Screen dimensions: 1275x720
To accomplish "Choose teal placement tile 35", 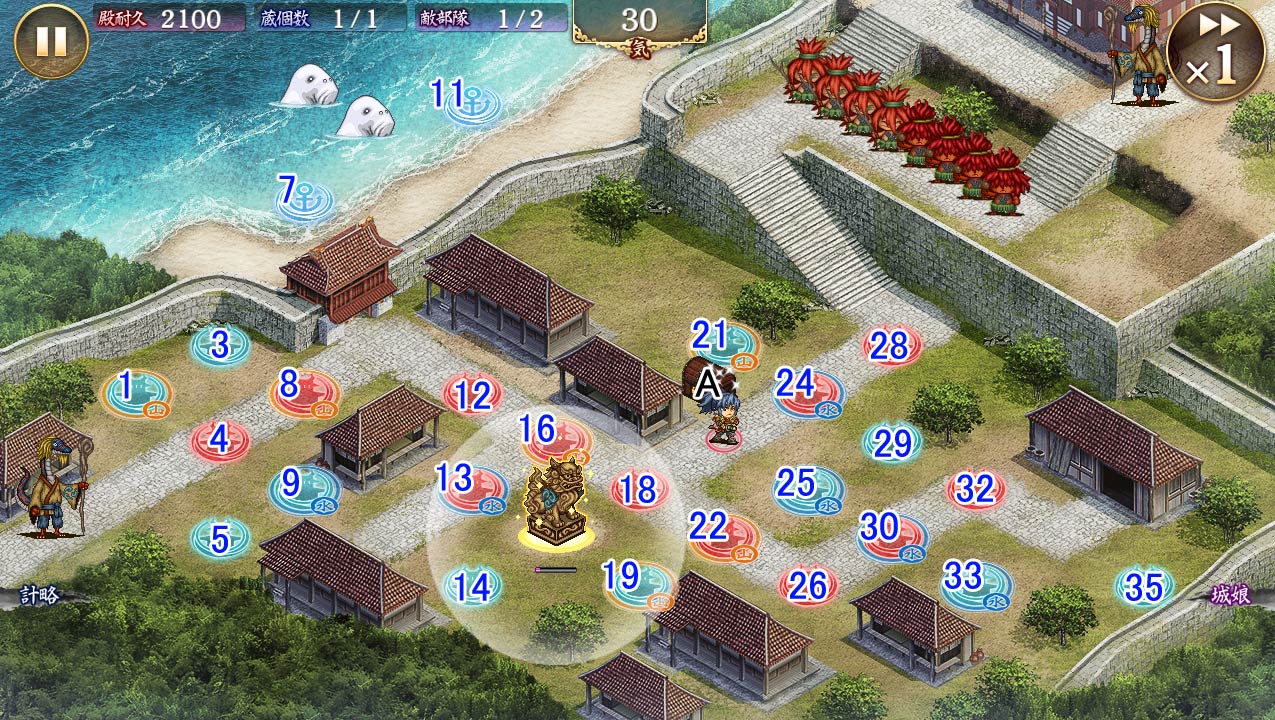I will click(x=1144, y=587).
